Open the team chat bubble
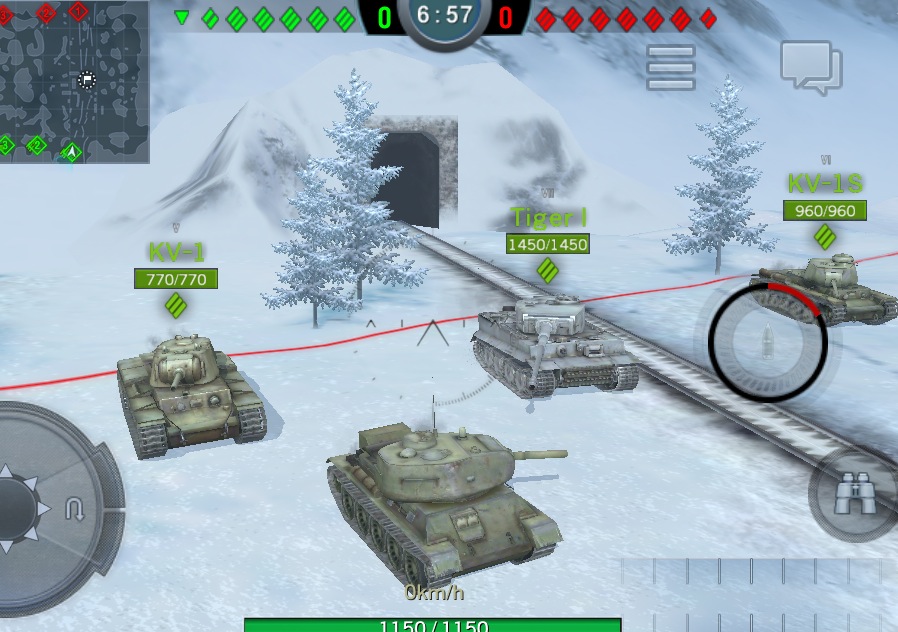The height and width of the screenshot is (632, 898). (x=811, y=67)
